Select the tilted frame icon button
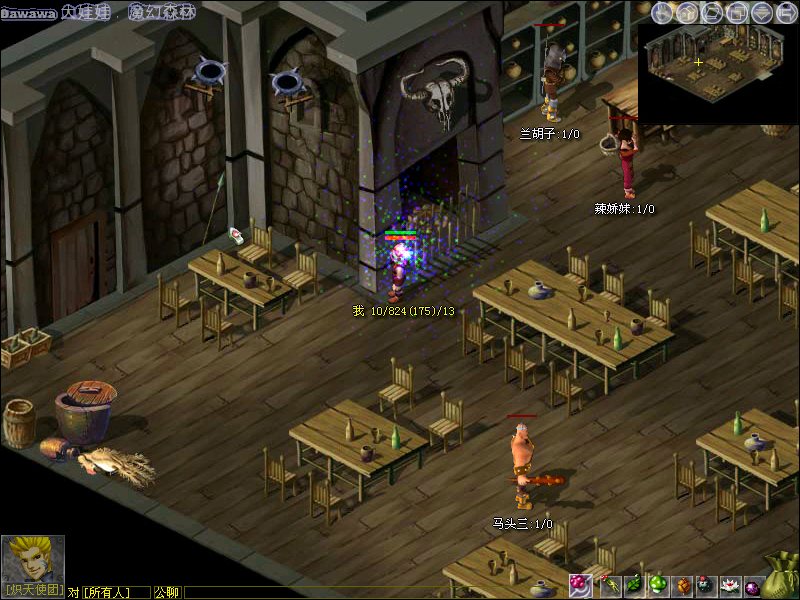This screenshot has width=800, height=600. click(712, 12)
